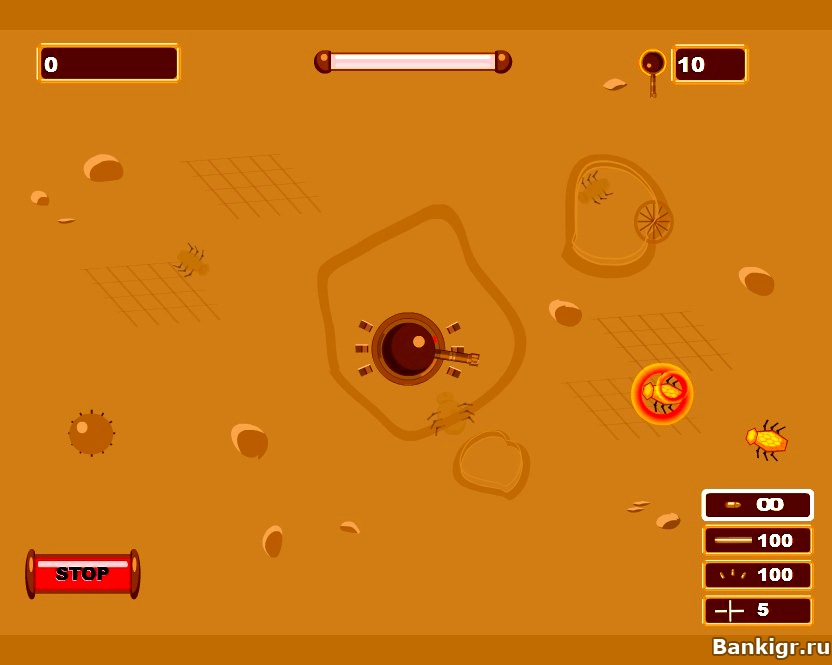This screenshot has height=665, width=832.
Task: Choose the spread shot weapon
Action: 757,575
